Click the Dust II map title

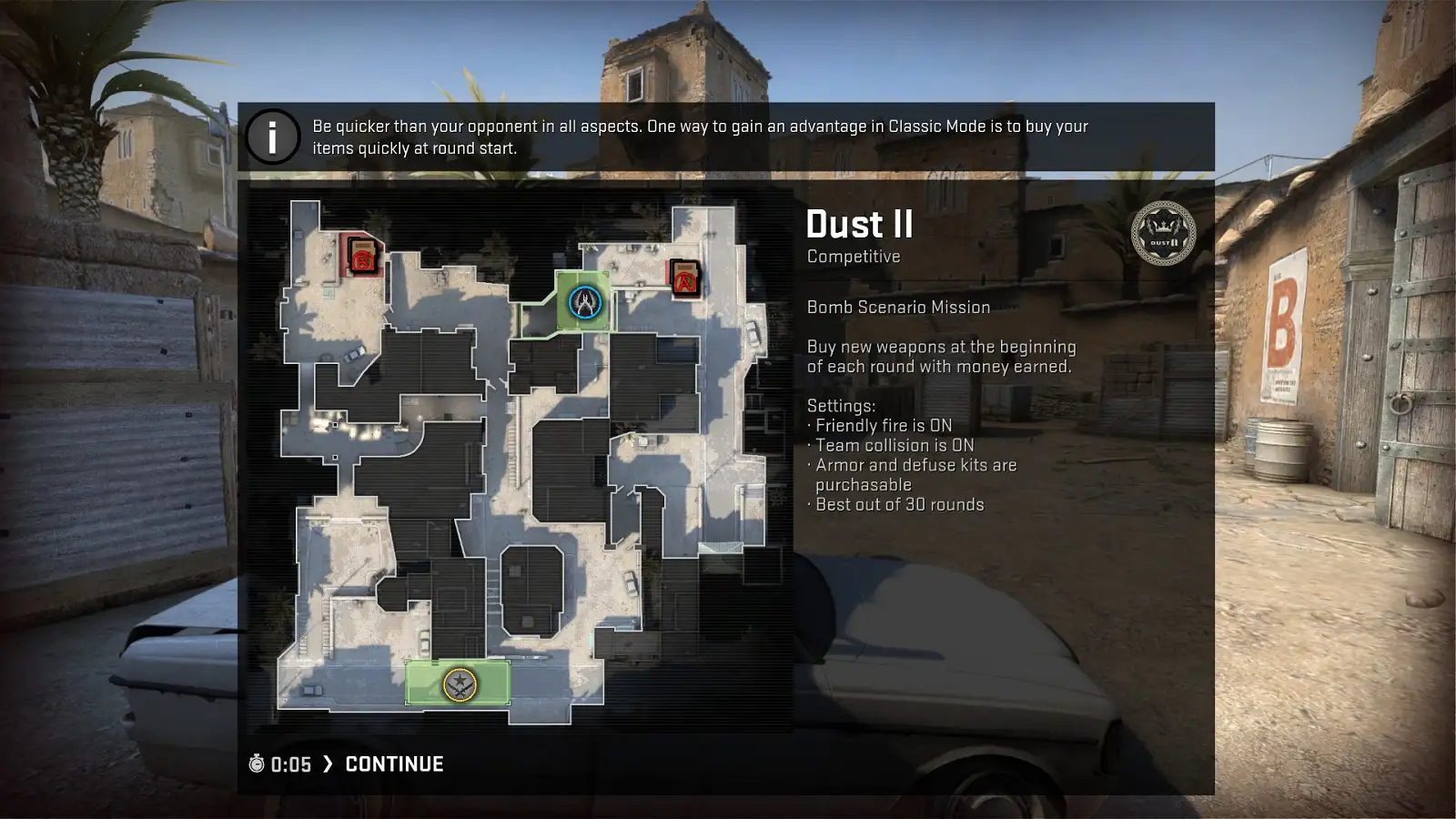tap(859, 225)
